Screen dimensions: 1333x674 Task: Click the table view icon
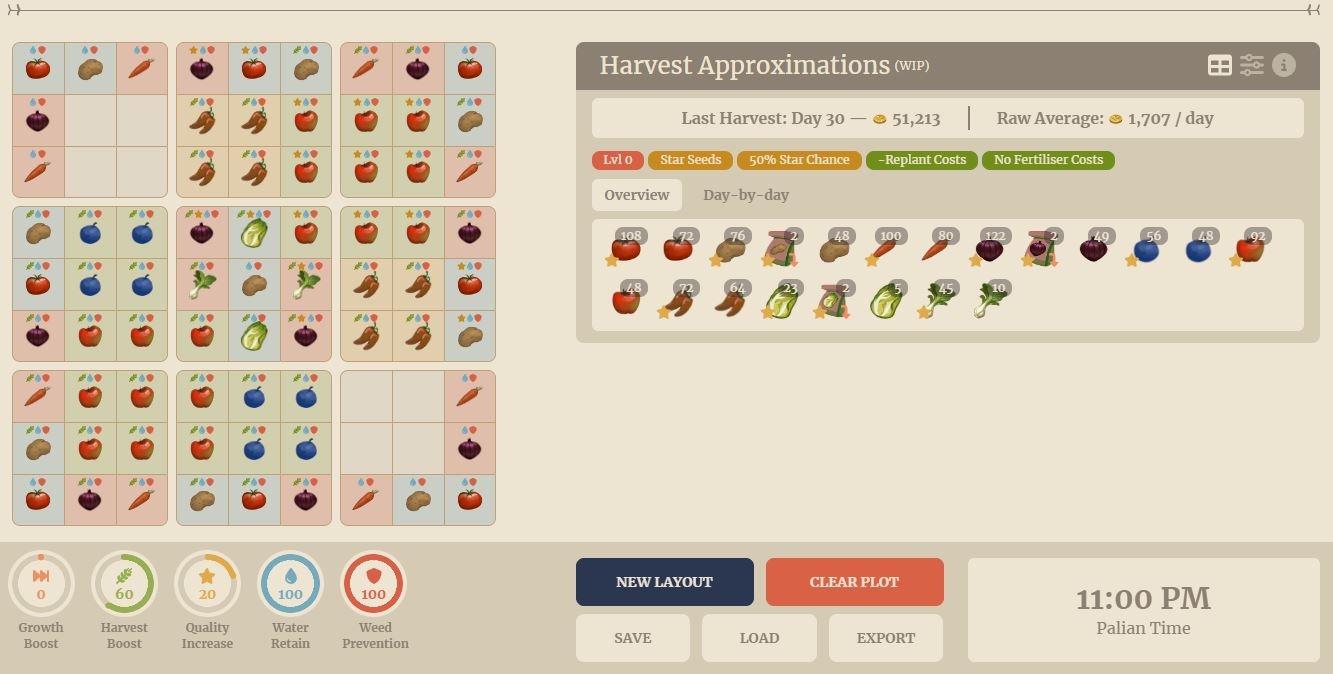[1220, 65]
